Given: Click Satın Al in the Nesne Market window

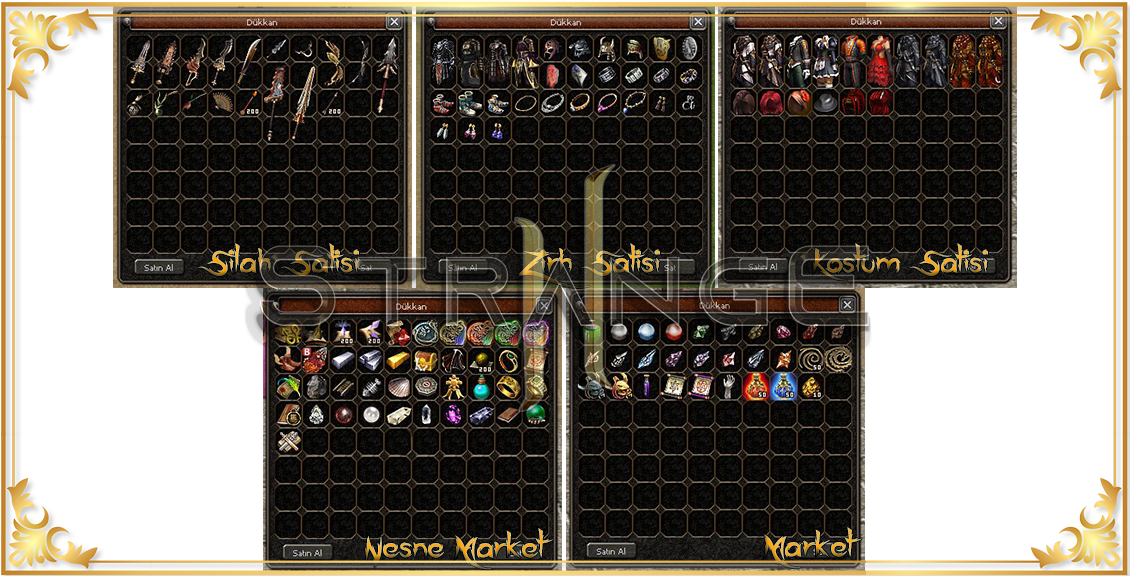Looking at the screenshot, I should pos(308,552).
